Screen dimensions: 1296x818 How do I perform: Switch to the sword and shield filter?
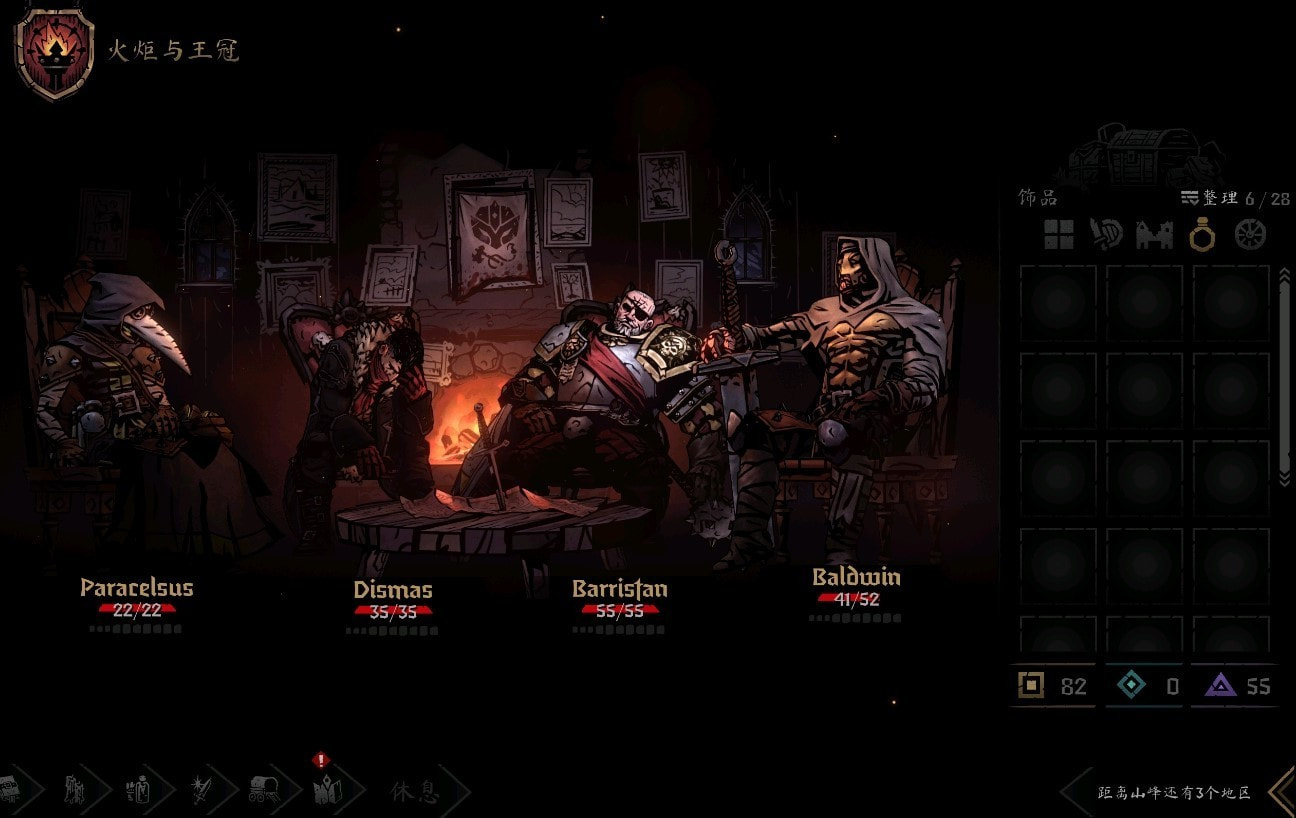click(x=1106, y=234)
